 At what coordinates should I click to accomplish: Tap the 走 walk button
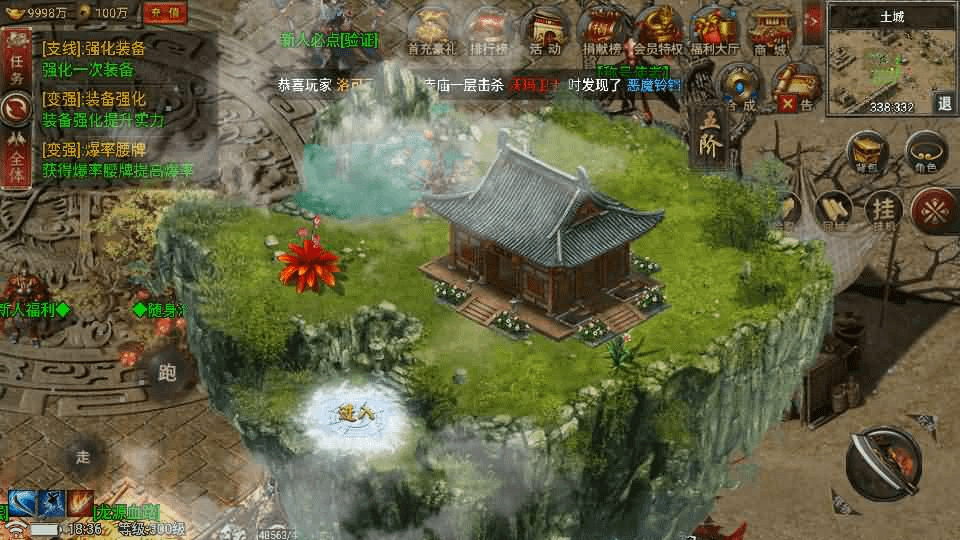84,456
